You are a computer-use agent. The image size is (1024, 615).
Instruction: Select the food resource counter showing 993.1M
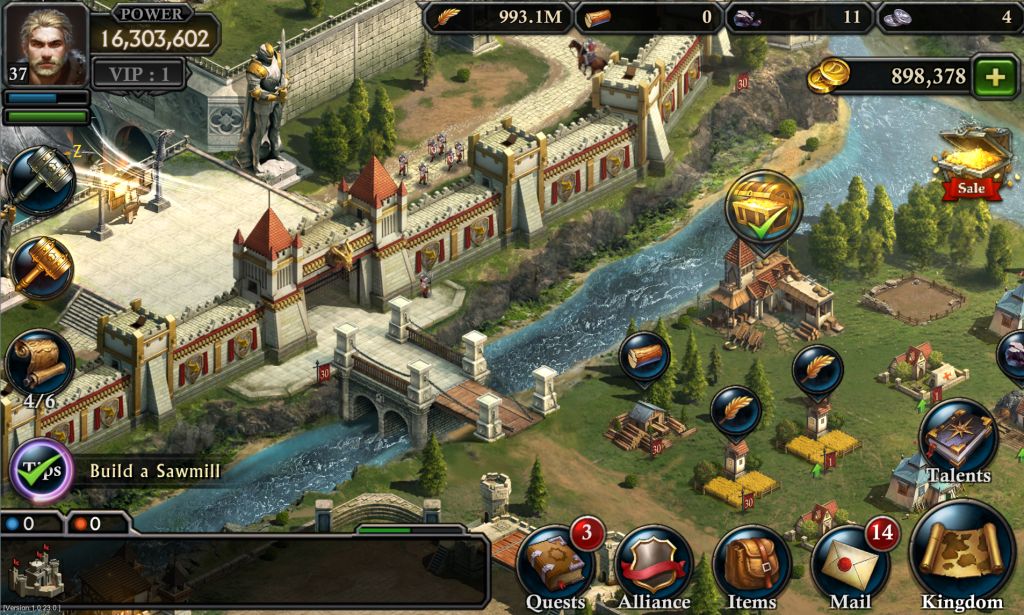495,17
